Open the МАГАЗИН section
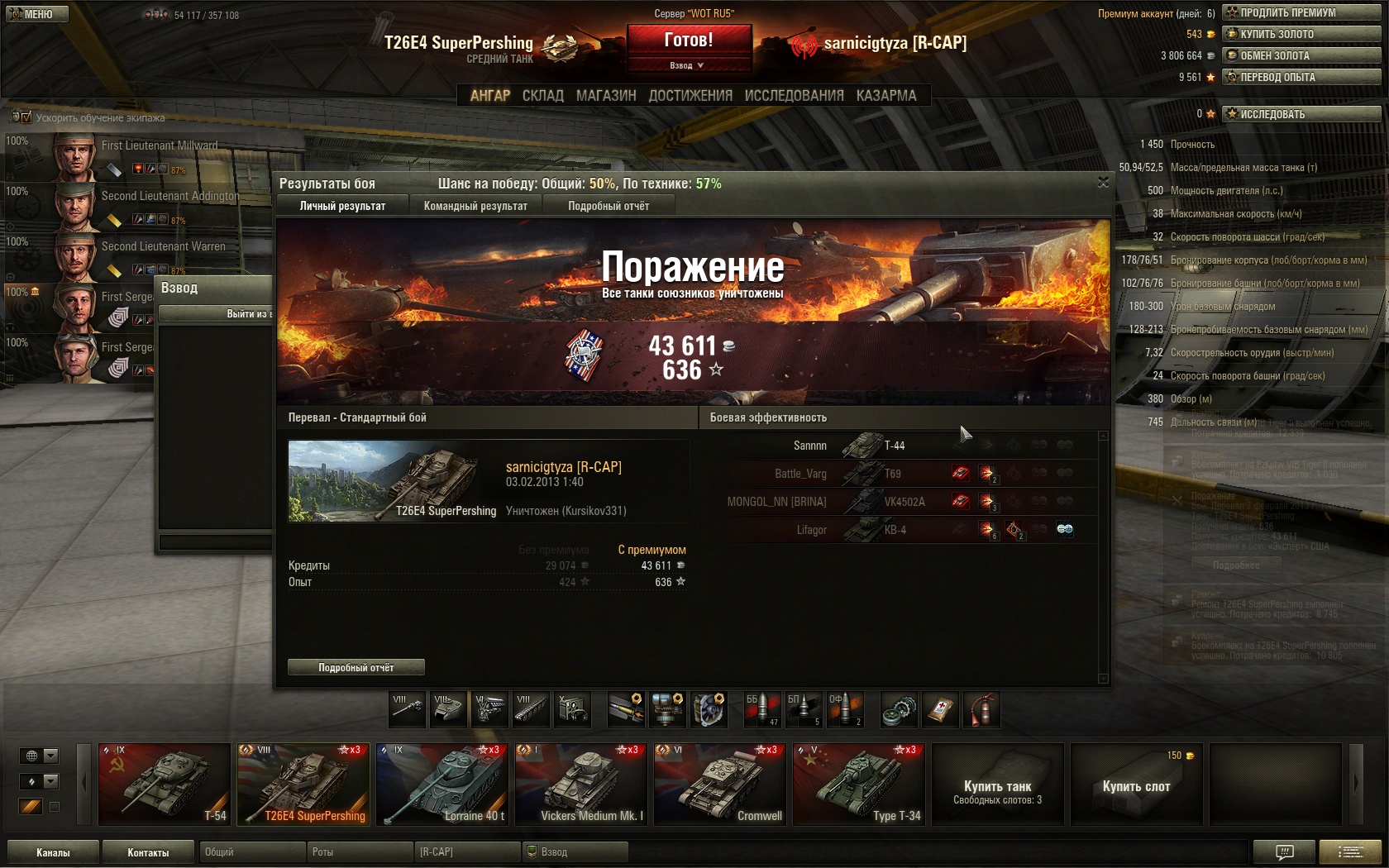 pos(606,96)
